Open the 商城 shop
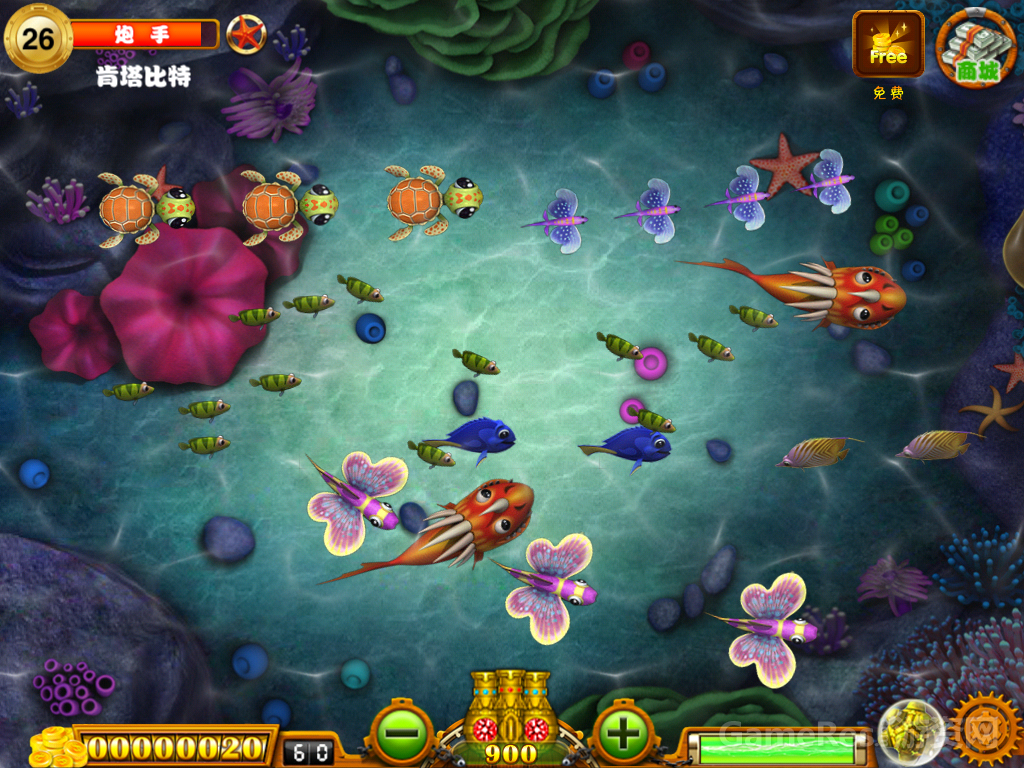This screenshot has height=768, width=1024. (x=976, y=47)
